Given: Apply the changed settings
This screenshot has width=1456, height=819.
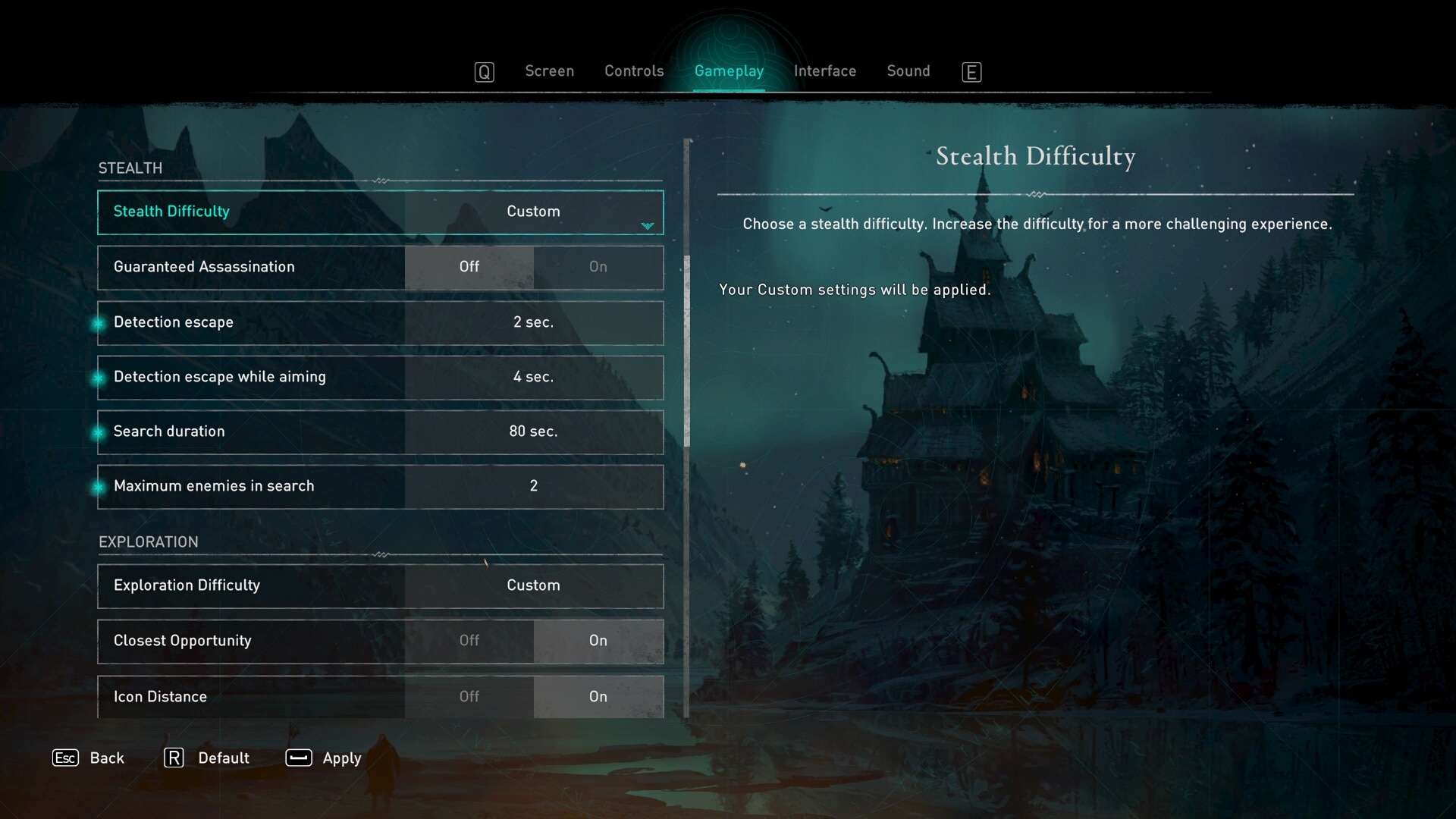Looking at the screenshot, I should tap(324, 758).
